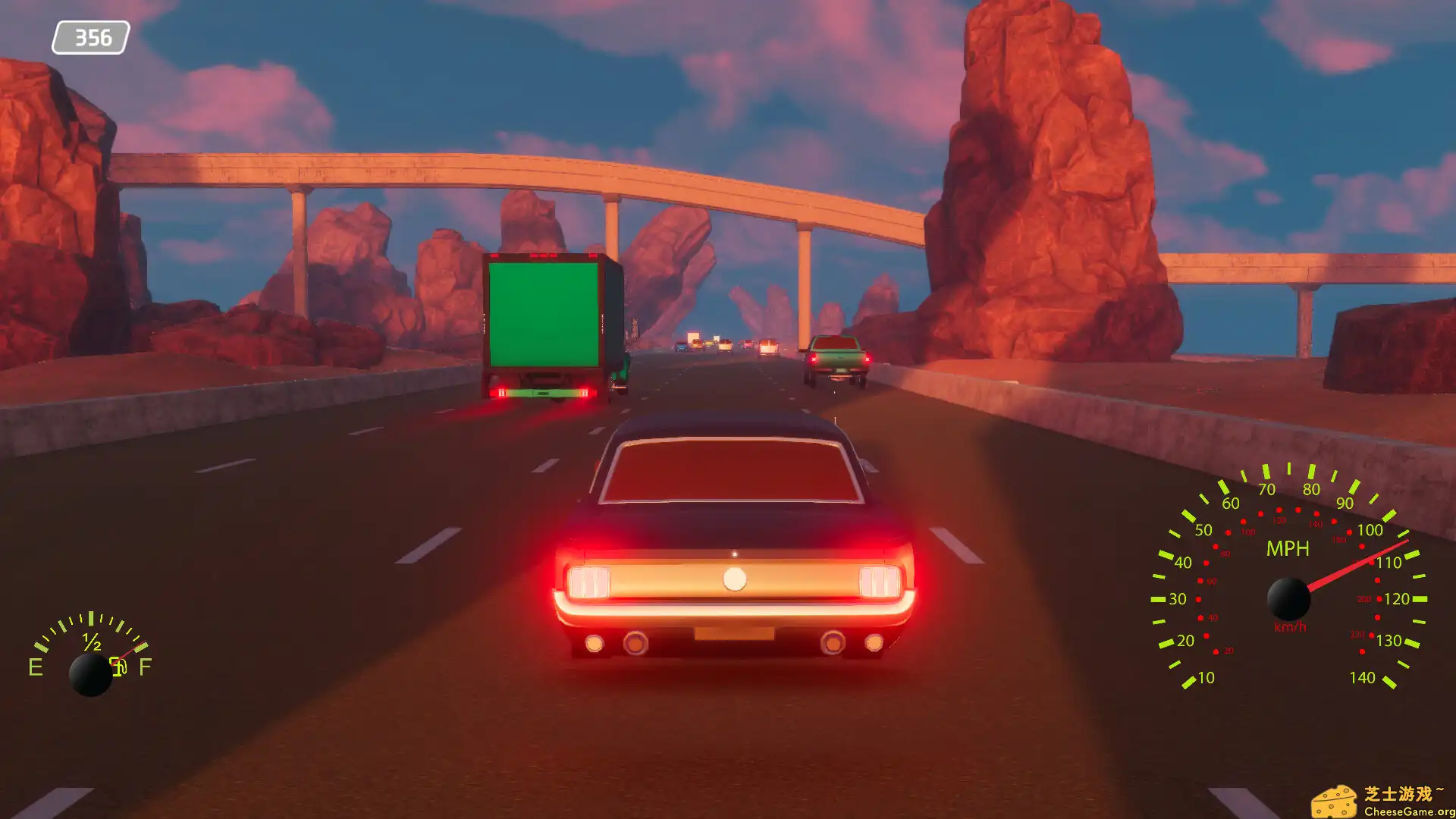The width and height of the screenshot is (1456, 819).
Task: Click the fuel pump symbol near F
Action: pos(119,667)
